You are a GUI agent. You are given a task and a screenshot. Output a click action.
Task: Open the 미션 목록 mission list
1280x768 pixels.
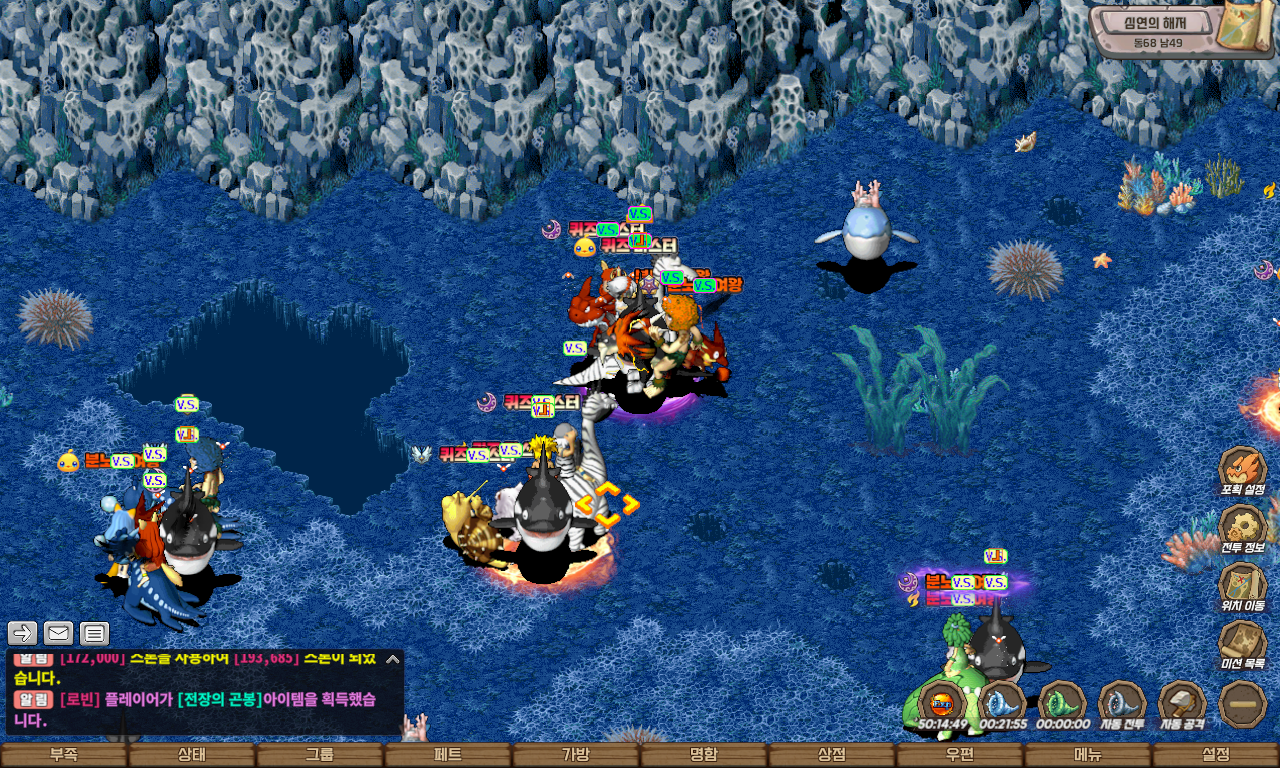coord(1242,645)
